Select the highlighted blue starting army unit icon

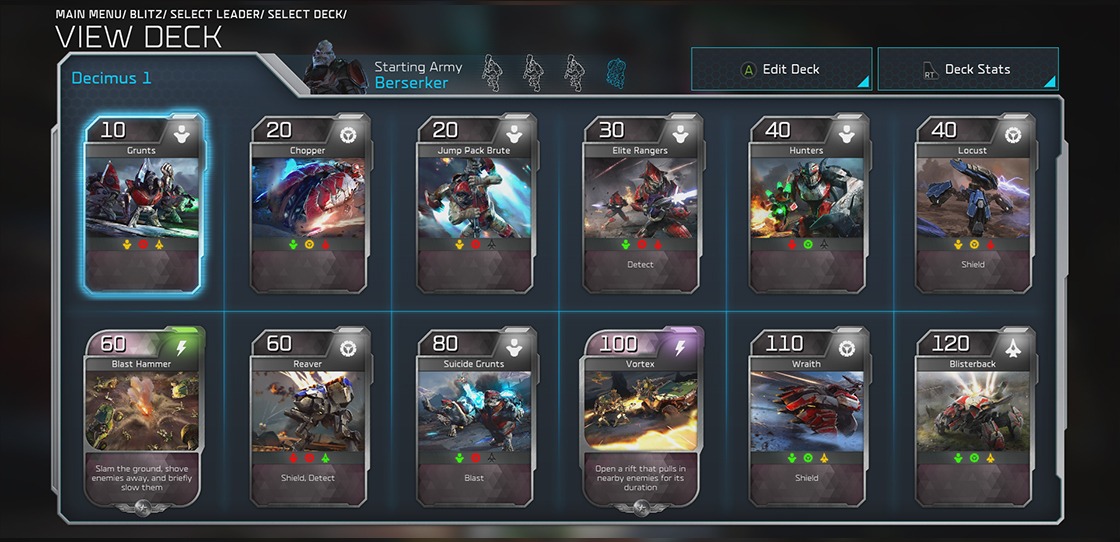click(616, 73)
